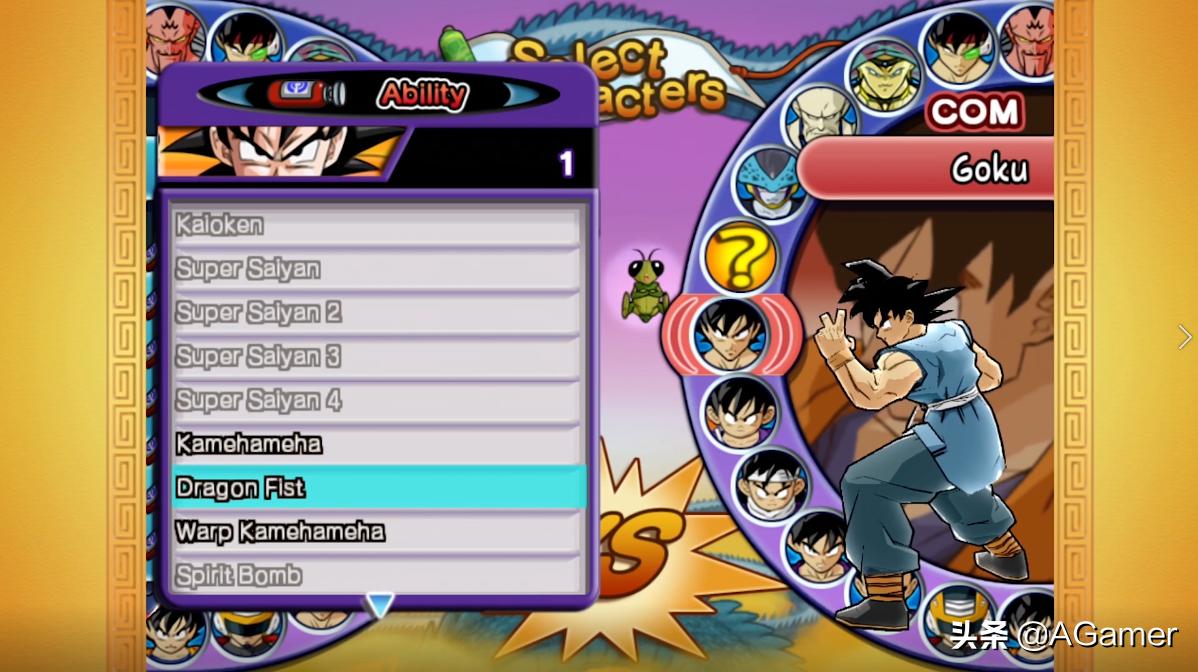Select the Super Saiyan 4 entry
This screenshot has width=1198, height=672.
click(x=376, y=401)
